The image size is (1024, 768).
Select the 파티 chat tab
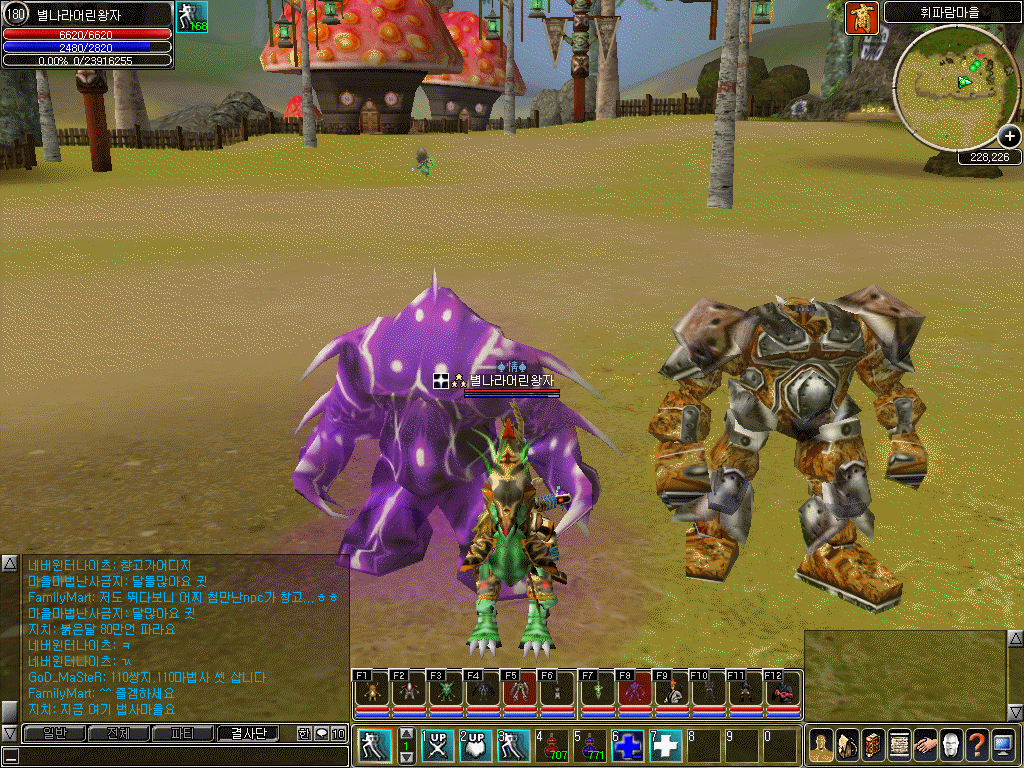coord(182,734)
